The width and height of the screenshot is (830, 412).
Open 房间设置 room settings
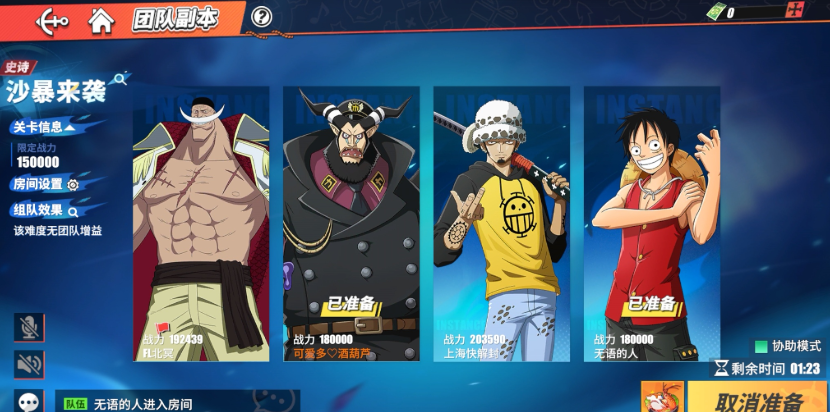(x=45, y=184)
